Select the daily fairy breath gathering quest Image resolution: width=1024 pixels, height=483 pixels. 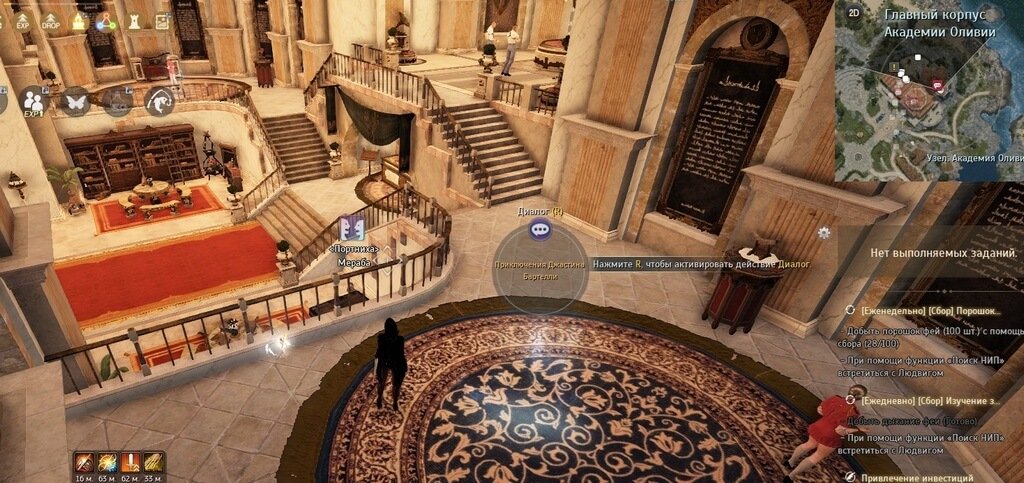tap(925, 400)
